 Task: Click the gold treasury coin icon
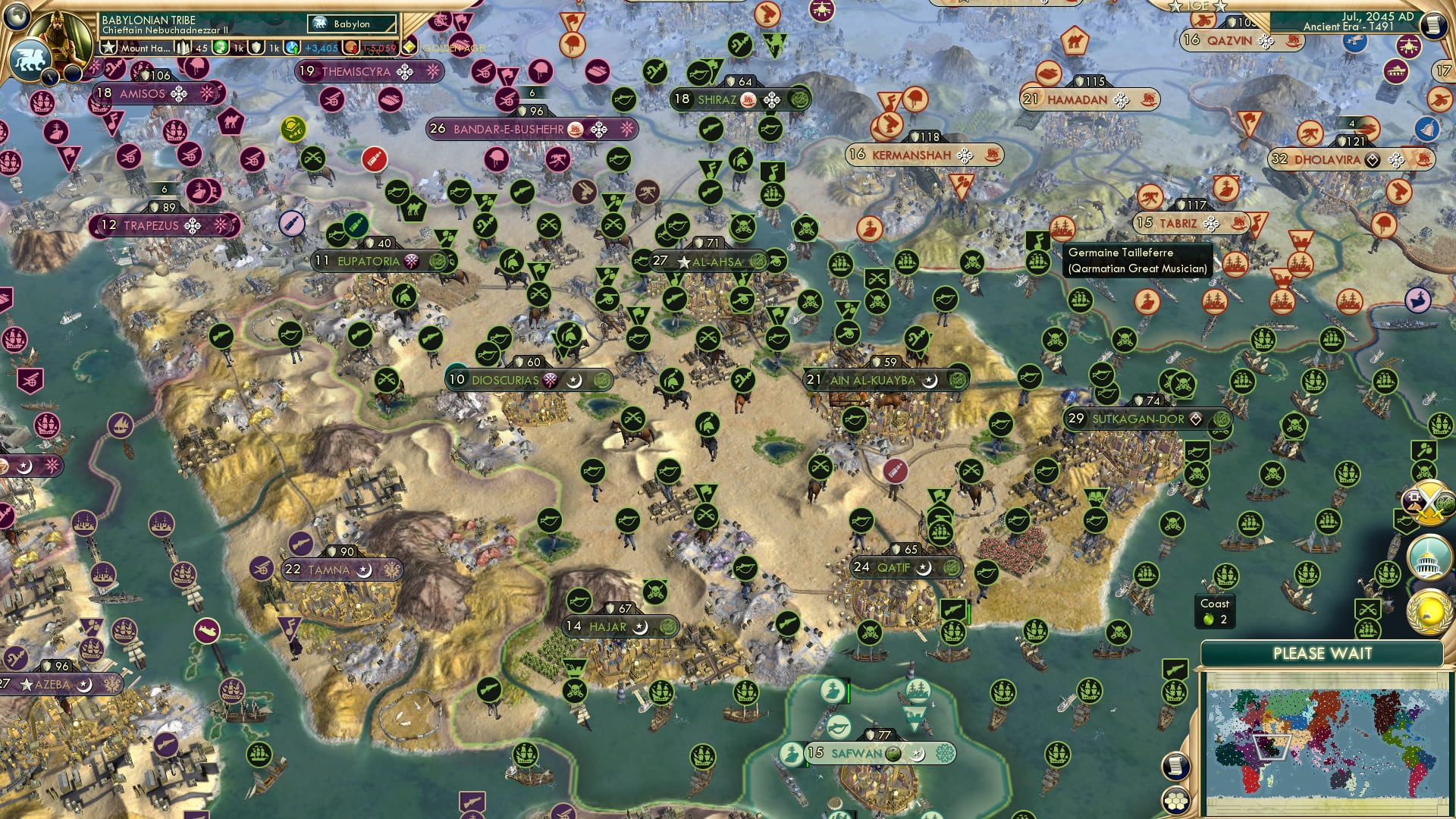coord(351,47)
